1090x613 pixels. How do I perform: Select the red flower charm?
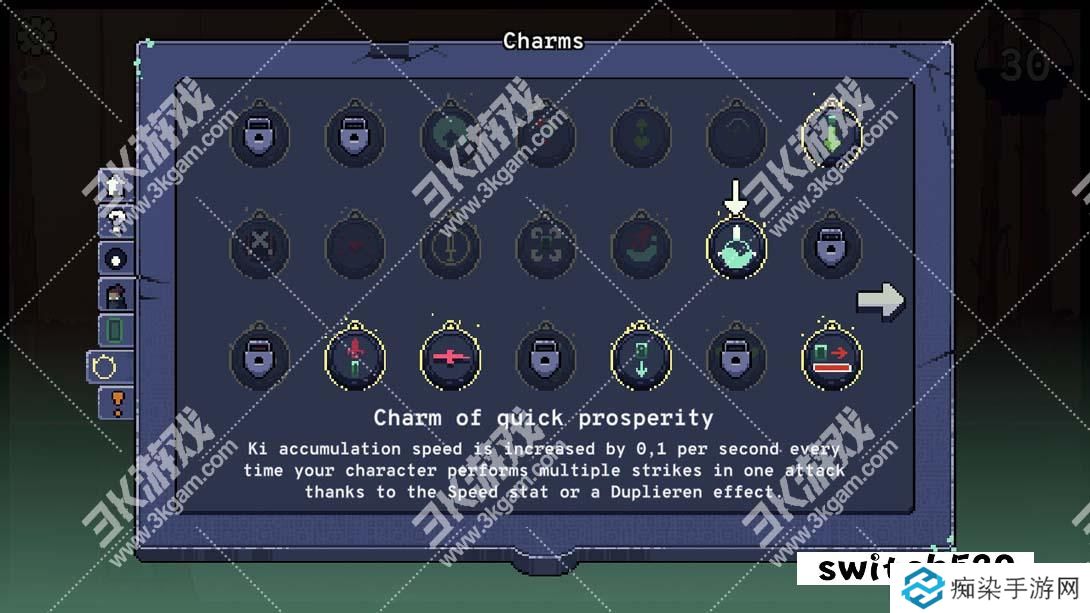(355, 358)
